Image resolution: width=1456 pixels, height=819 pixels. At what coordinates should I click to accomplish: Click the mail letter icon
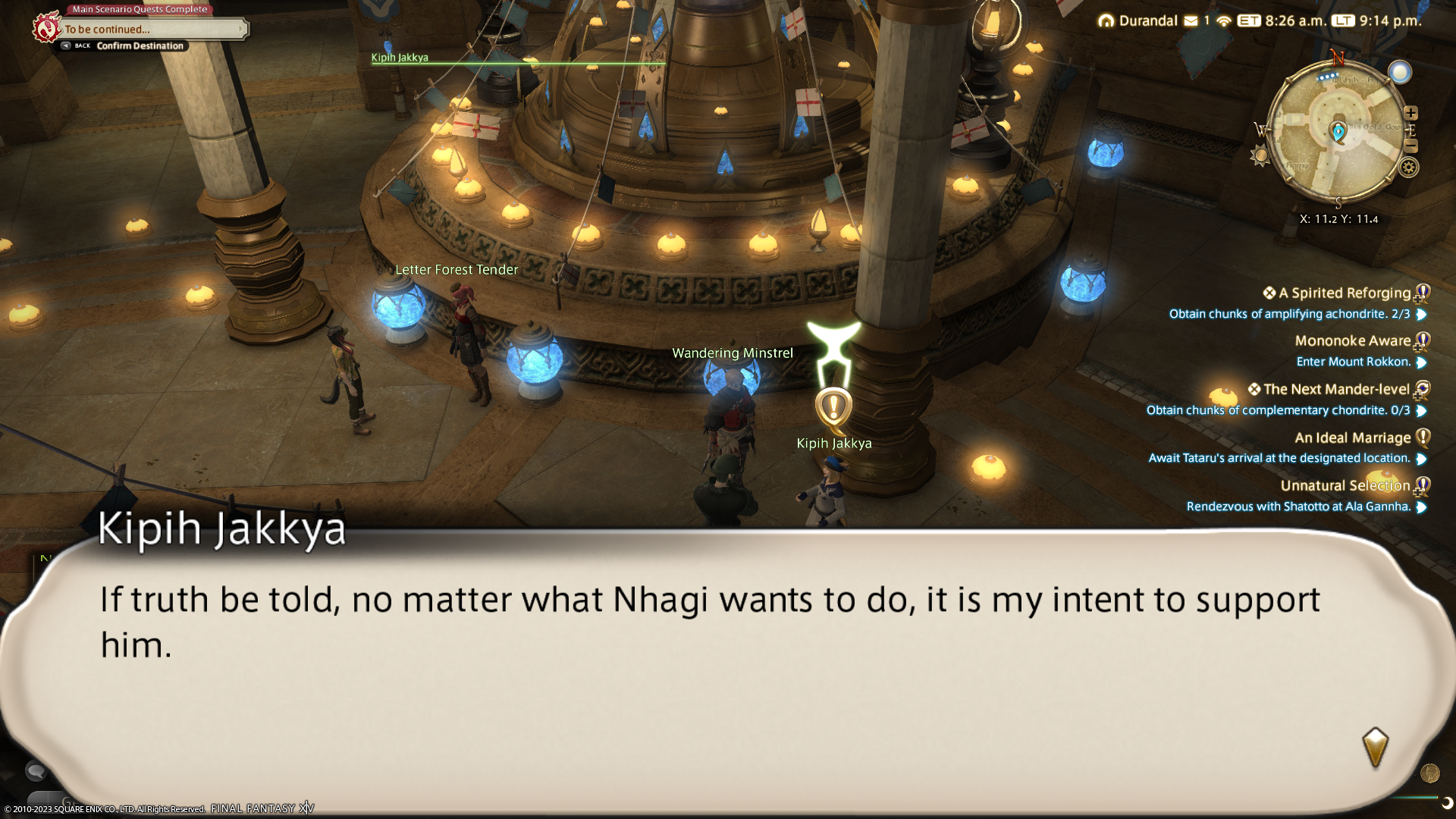tap(1191, 20)
